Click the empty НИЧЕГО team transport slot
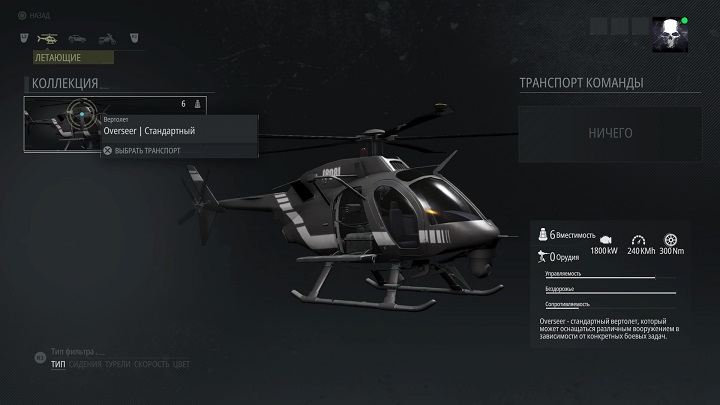 610,132
